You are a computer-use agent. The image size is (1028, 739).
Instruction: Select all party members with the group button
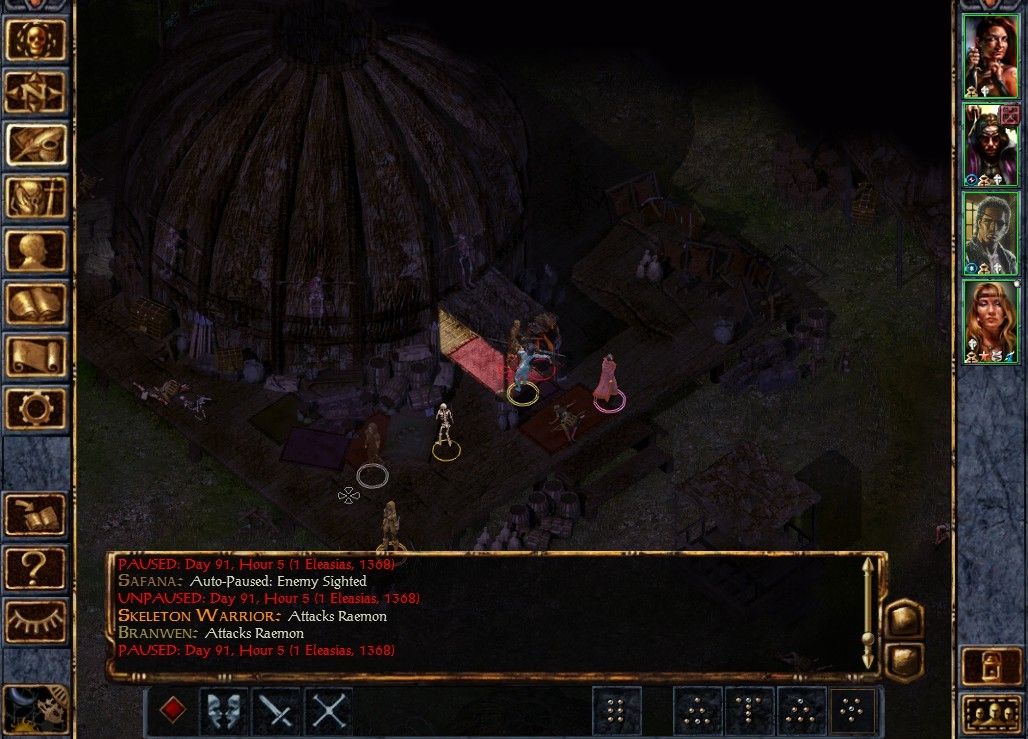click(990, 713)
